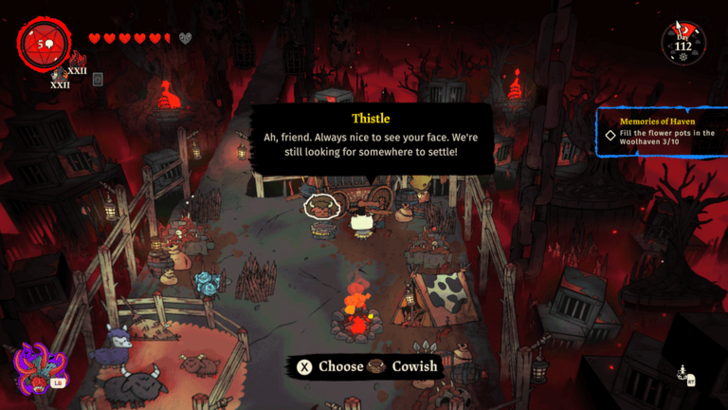Image resolution: width=728 pixels, height=410 pixels.
Task: Click the red pentagram fervor gauge
Action: click(x=42, y=42)
